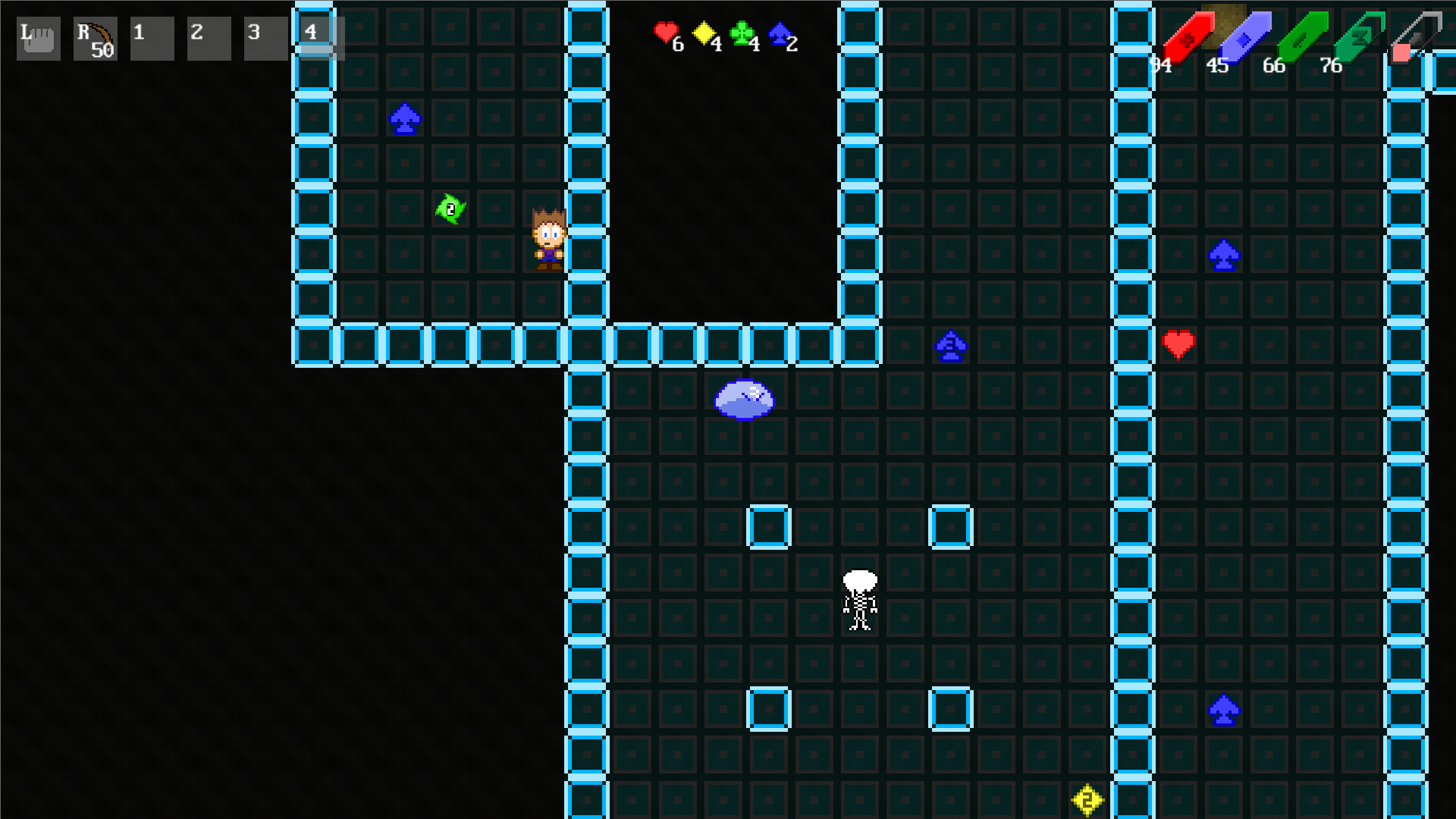1456x819 pixels.
Task: Select hotbar slot 3
Action: coord(265,38)
